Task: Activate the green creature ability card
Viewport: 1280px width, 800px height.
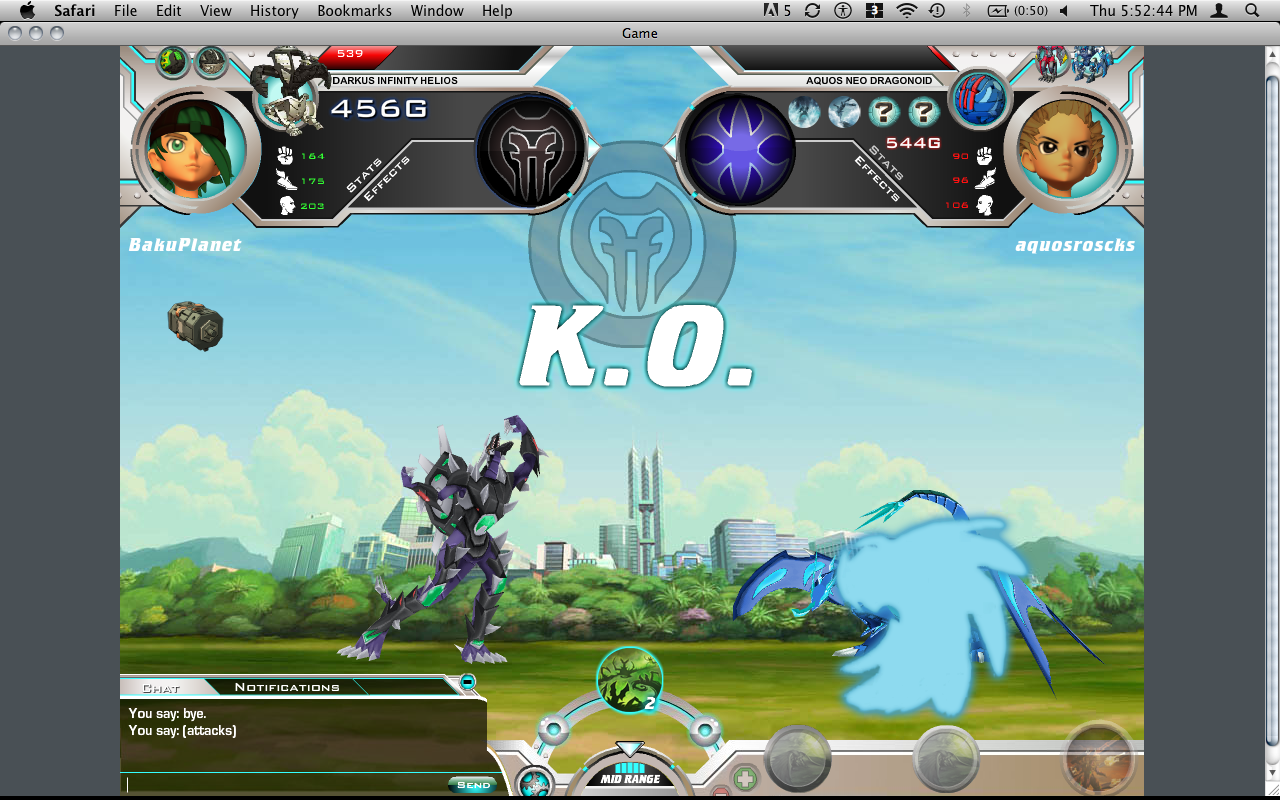Action: tap(629, 680)
